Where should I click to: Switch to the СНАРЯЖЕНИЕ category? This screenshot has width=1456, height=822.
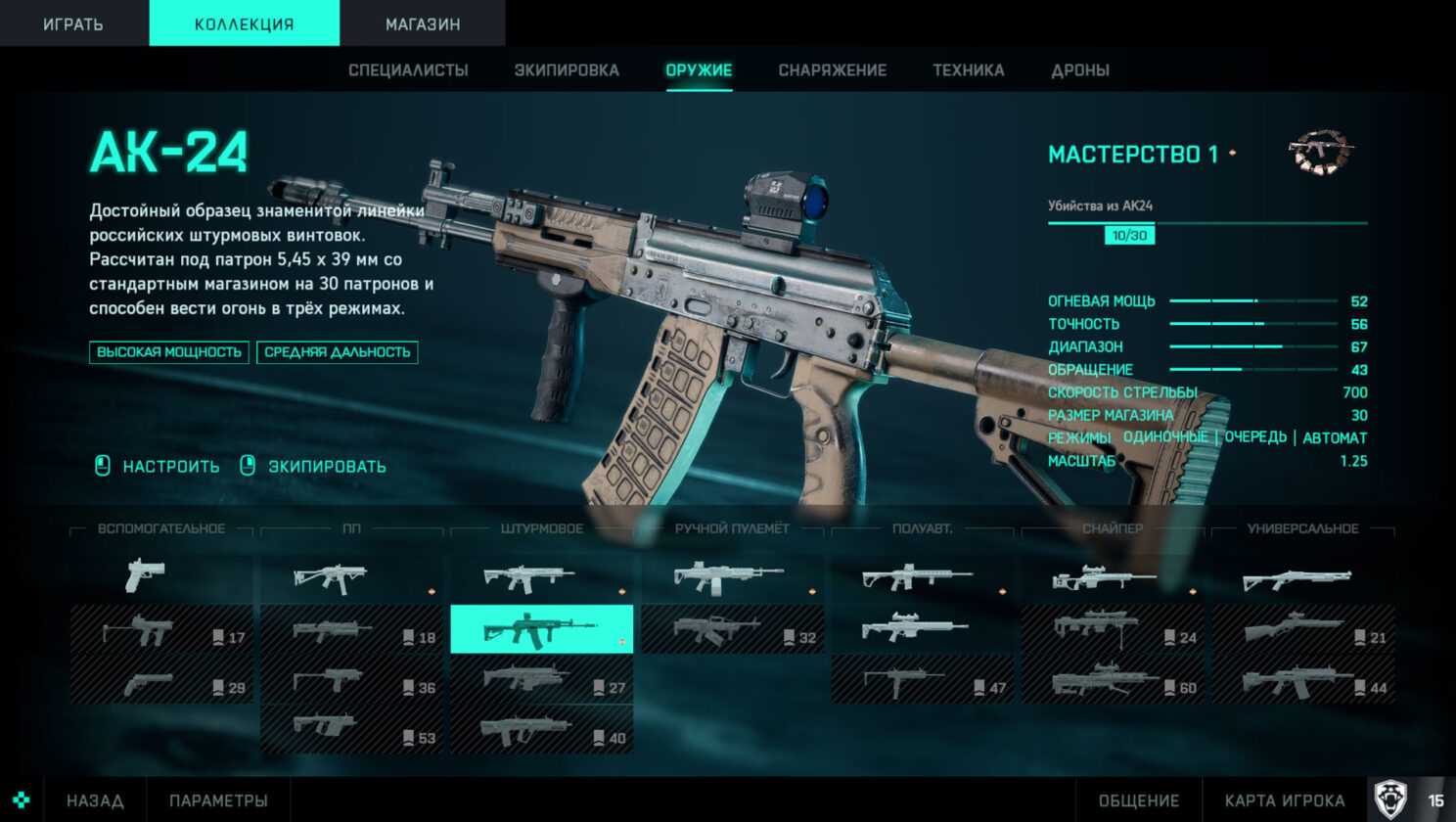point(832,70)
